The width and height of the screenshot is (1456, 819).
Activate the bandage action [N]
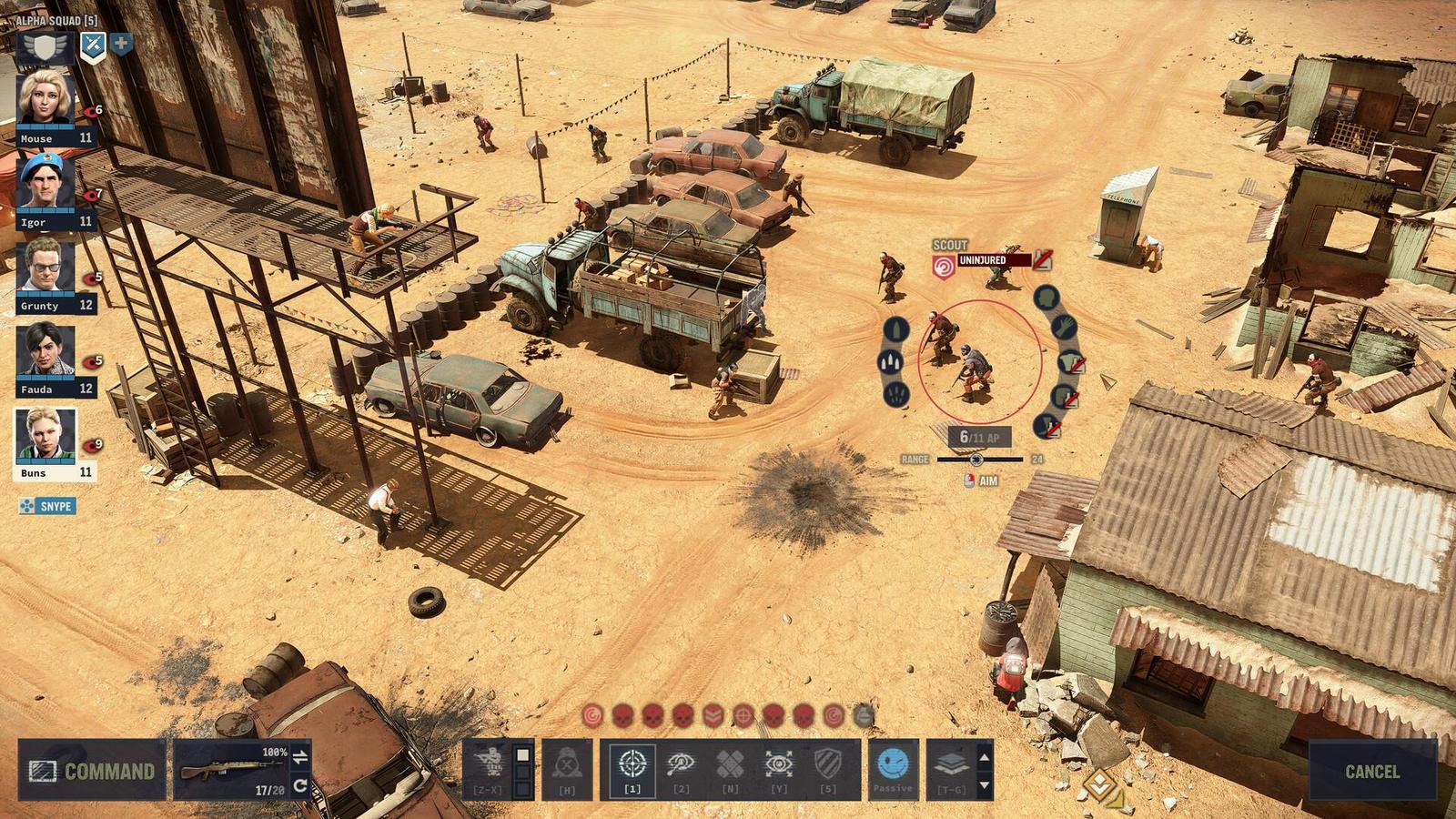(729, 763)
